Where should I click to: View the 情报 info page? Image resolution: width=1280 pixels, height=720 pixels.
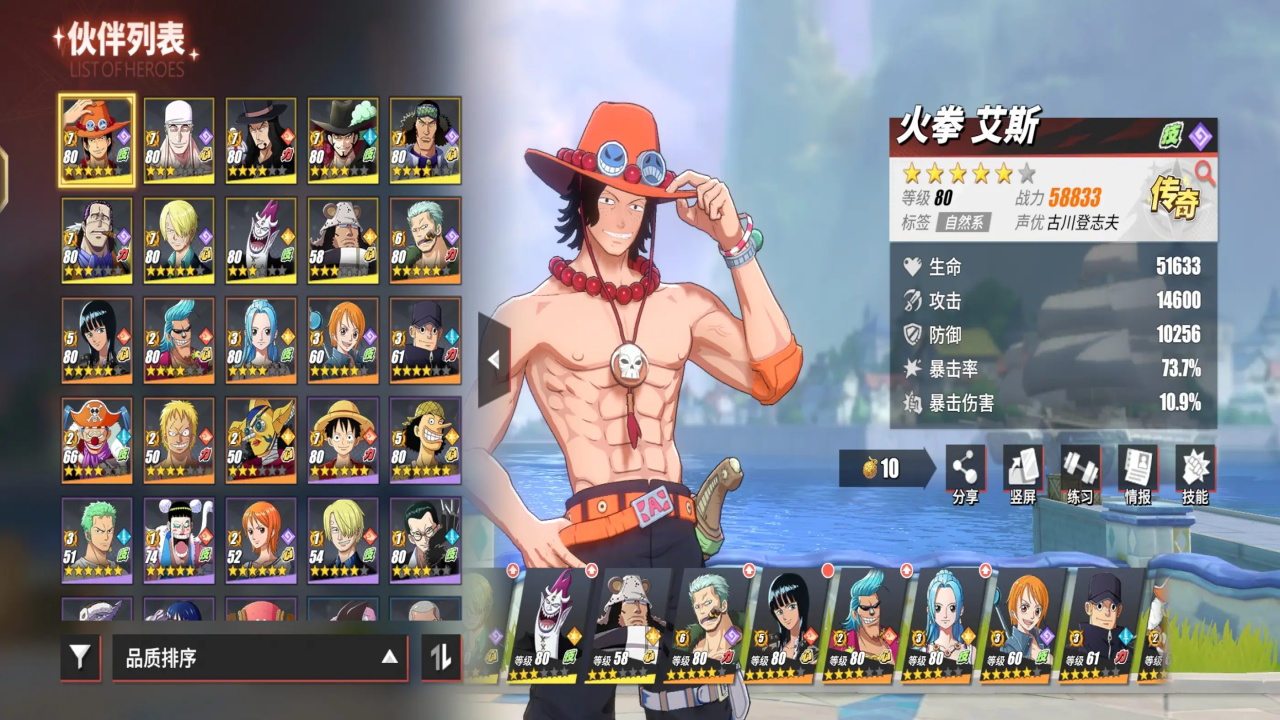(x=1137, y=472)
